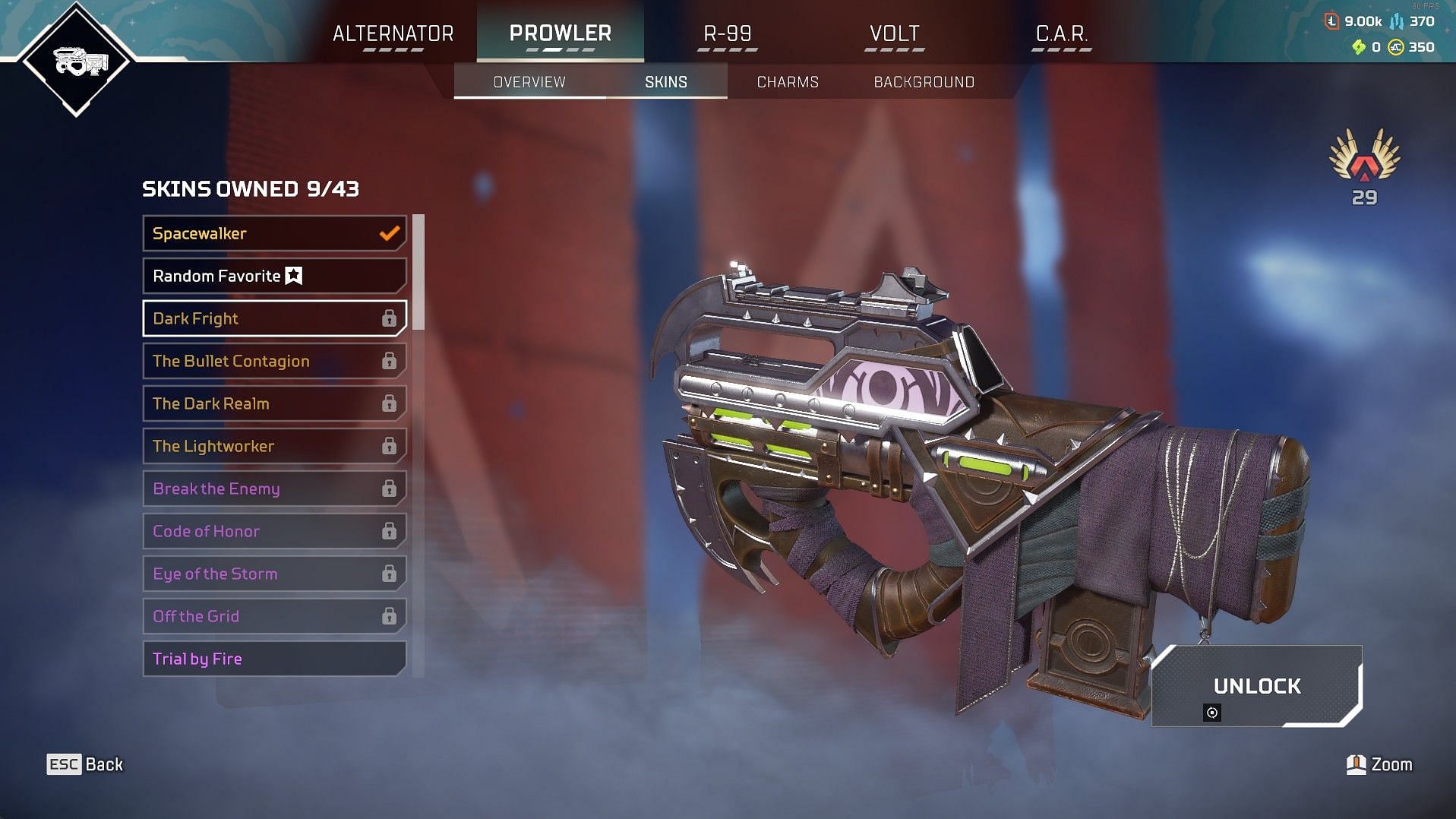Open the Background sub-tab
This screenshot has height=819, width=1456.
[924, 82]
